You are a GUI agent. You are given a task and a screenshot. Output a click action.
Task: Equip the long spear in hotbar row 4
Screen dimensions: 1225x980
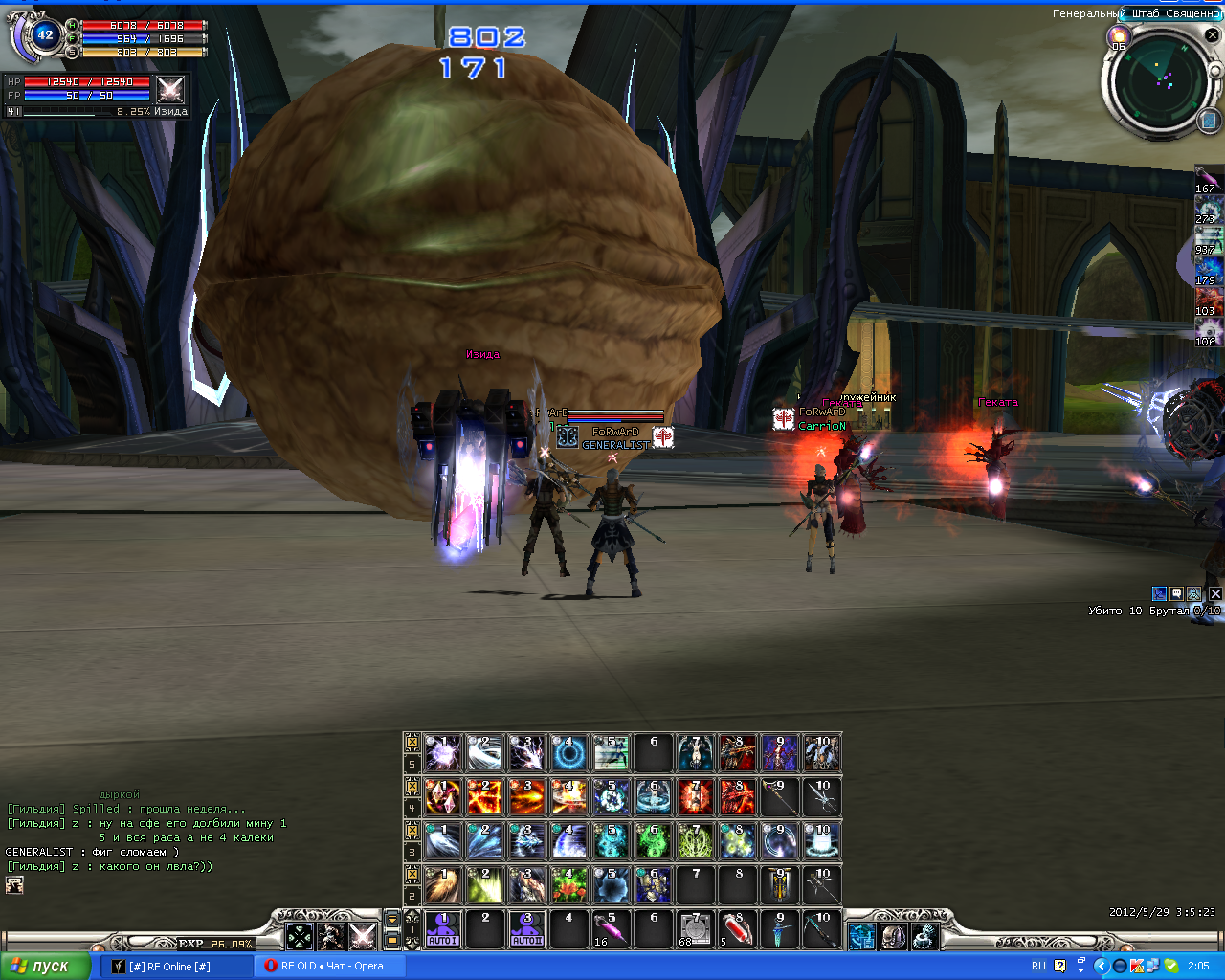(780, 797)
